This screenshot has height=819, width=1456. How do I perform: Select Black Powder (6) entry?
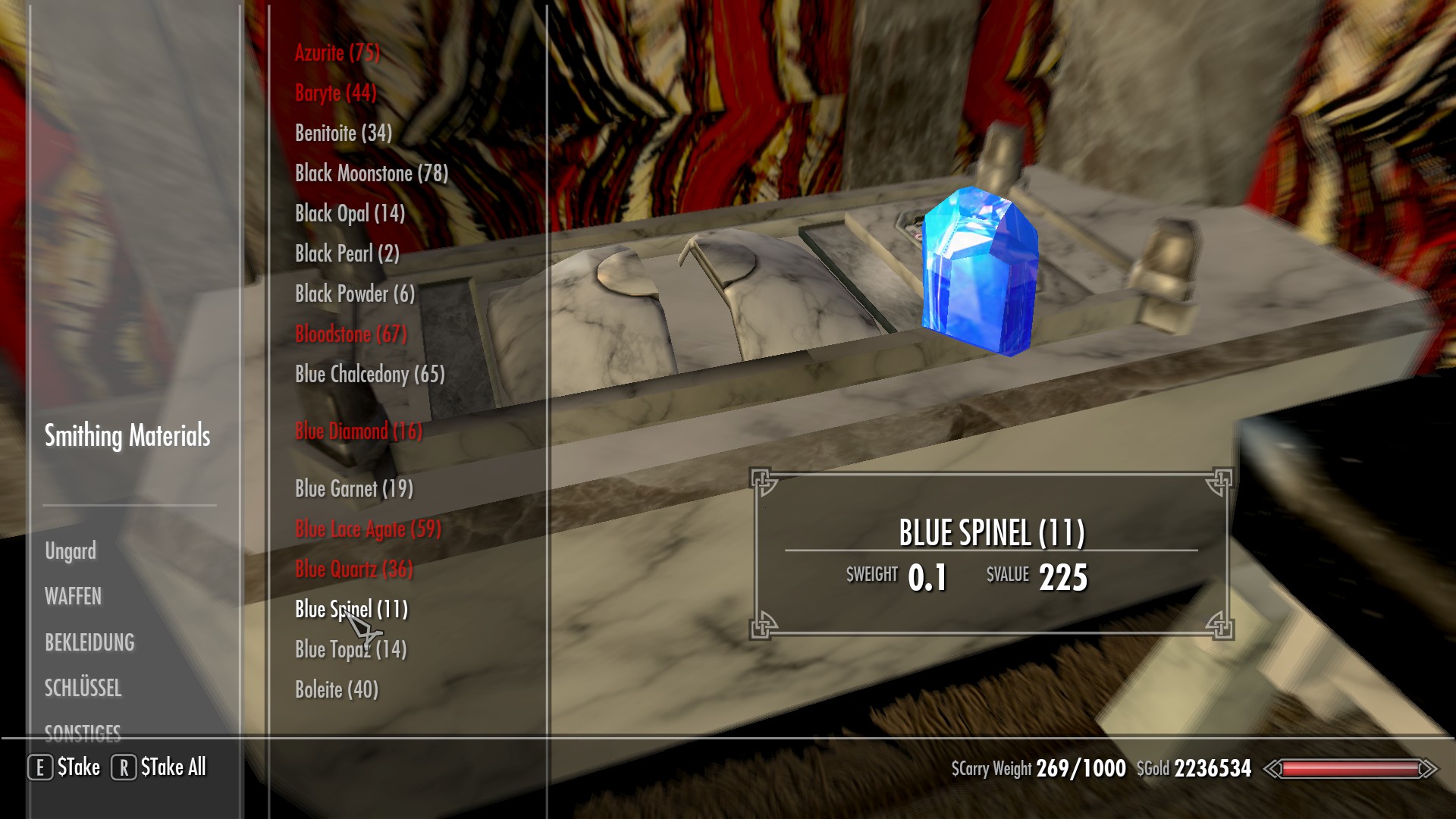[354, 294]
